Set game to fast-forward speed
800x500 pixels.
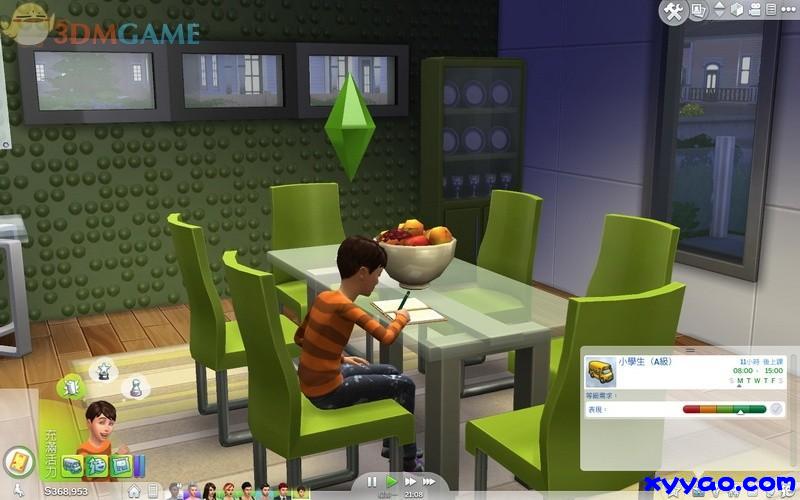pyautogui.click(x=410, y=481)
